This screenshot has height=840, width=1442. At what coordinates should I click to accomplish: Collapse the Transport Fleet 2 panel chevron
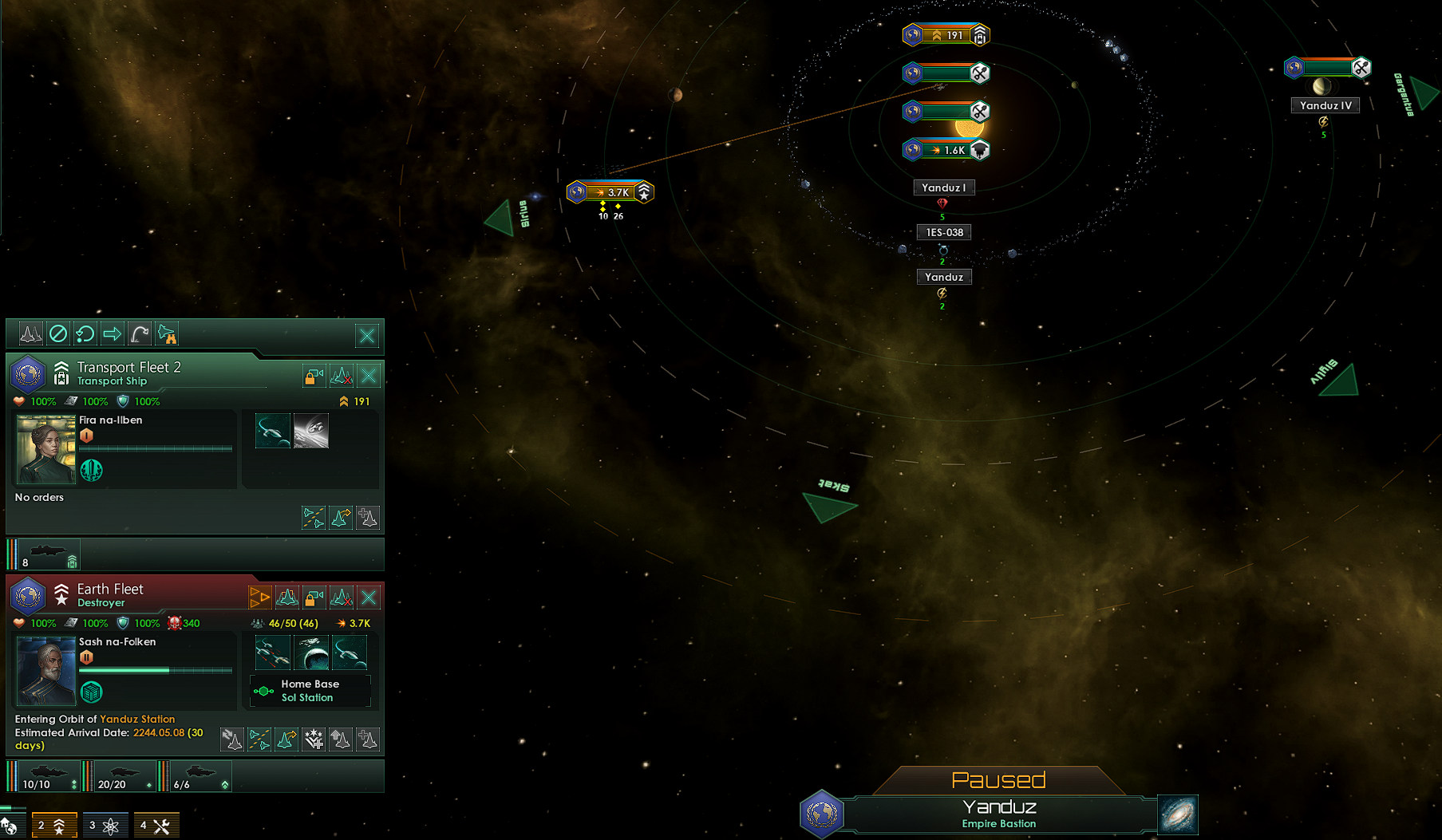61,365
